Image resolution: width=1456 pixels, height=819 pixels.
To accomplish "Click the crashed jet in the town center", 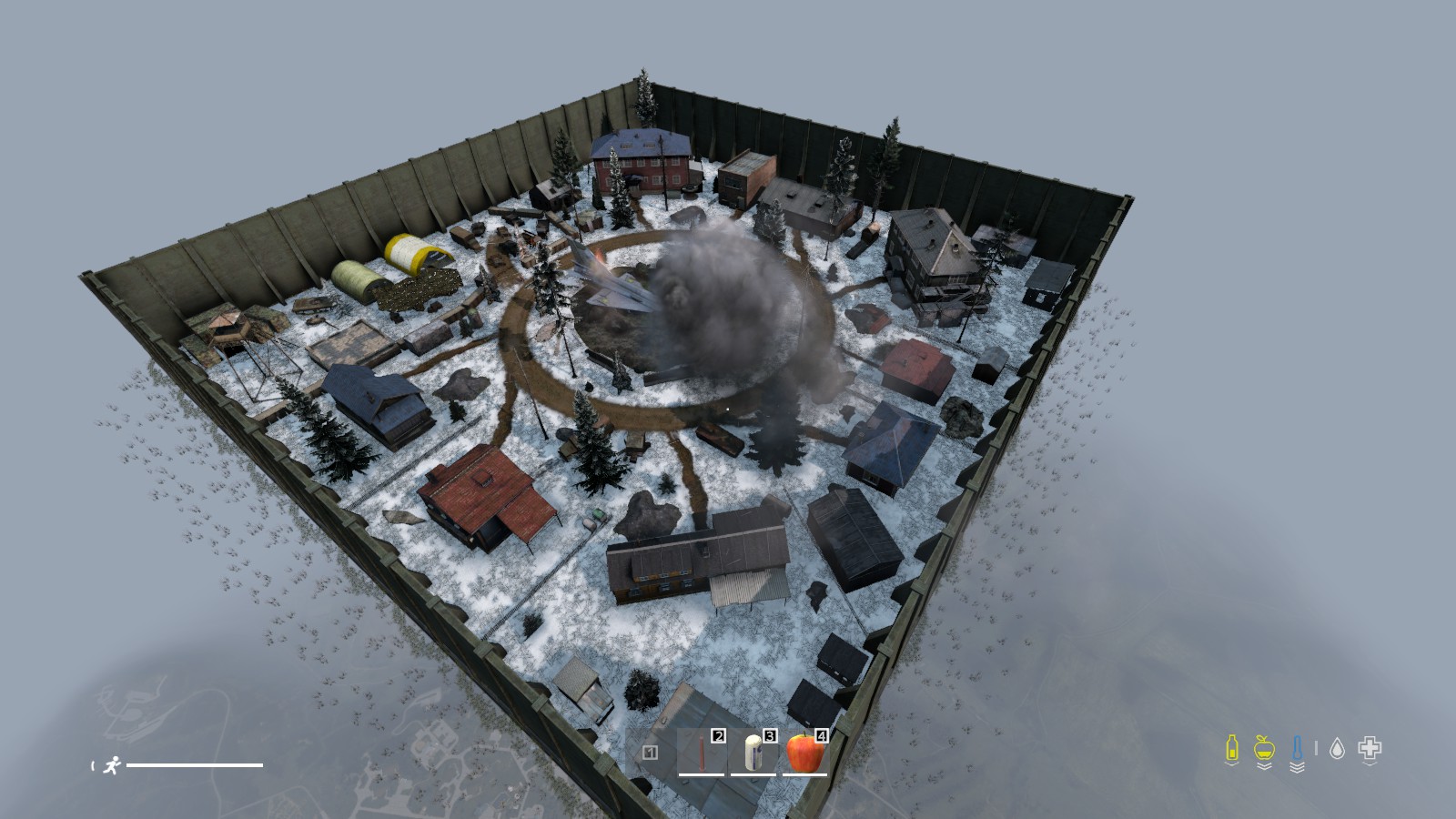I will pos(619,287).
